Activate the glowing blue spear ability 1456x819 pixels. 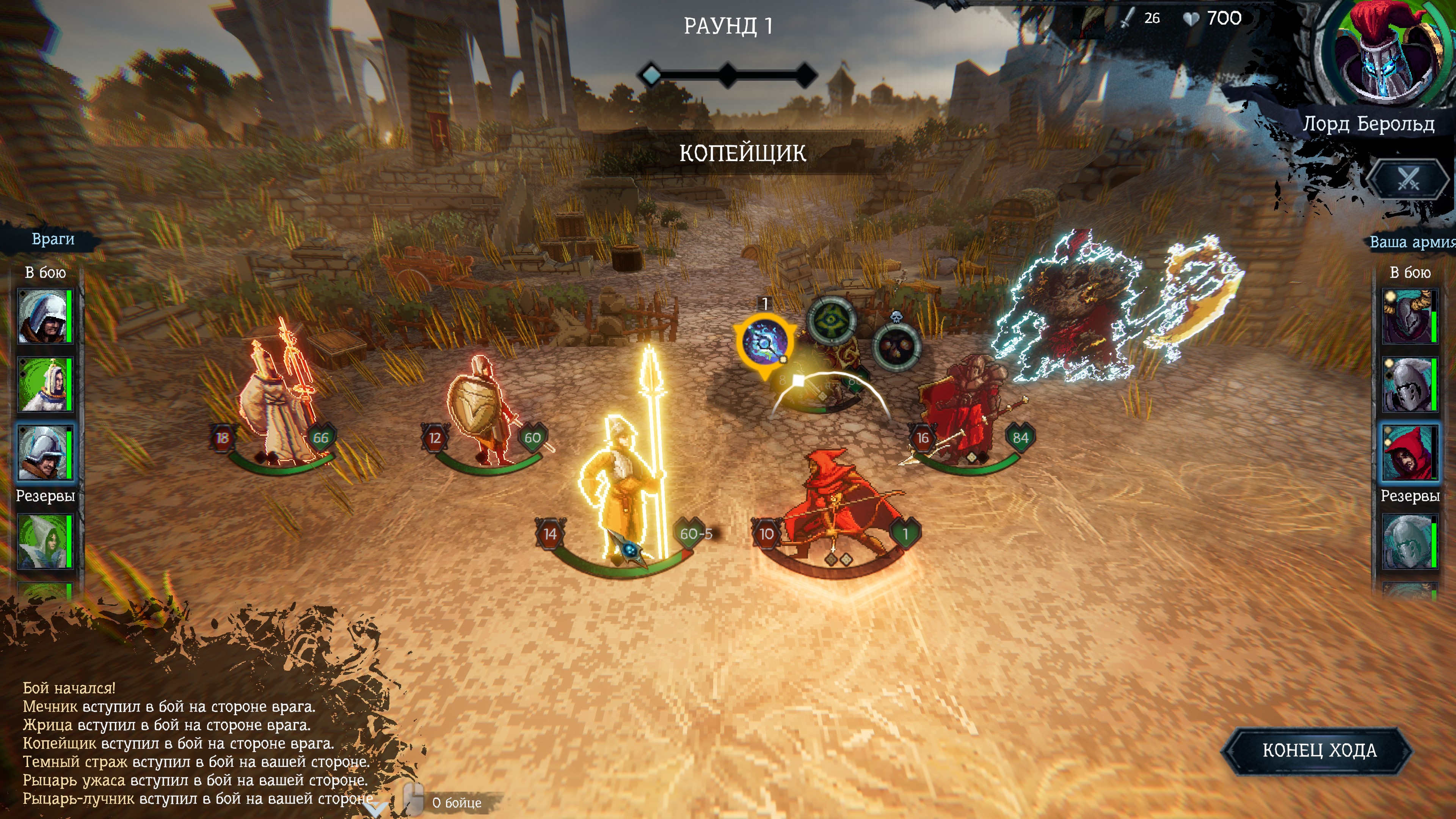[x=765, y=342]
